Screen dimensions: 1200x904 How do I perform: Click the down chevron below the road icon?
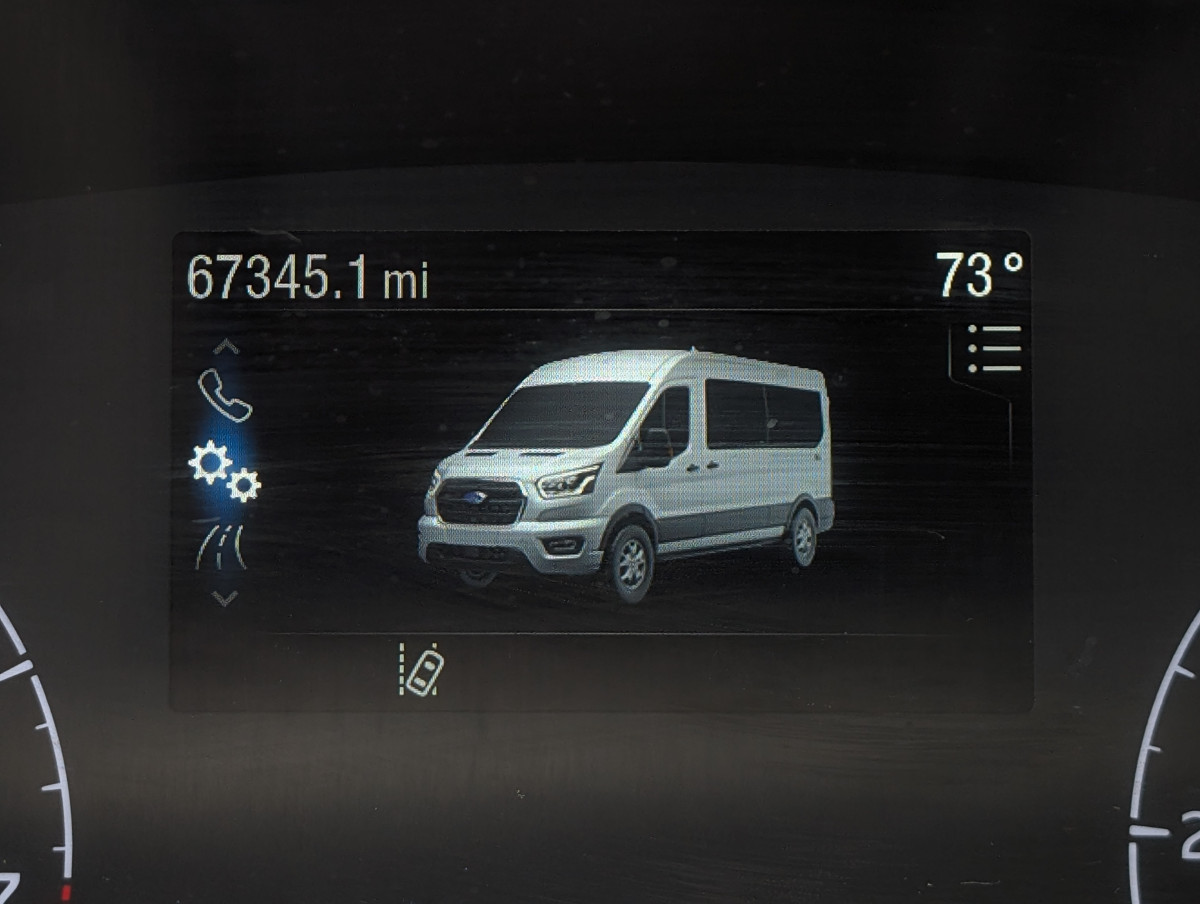pyautogui.click(x=225, y=598)
